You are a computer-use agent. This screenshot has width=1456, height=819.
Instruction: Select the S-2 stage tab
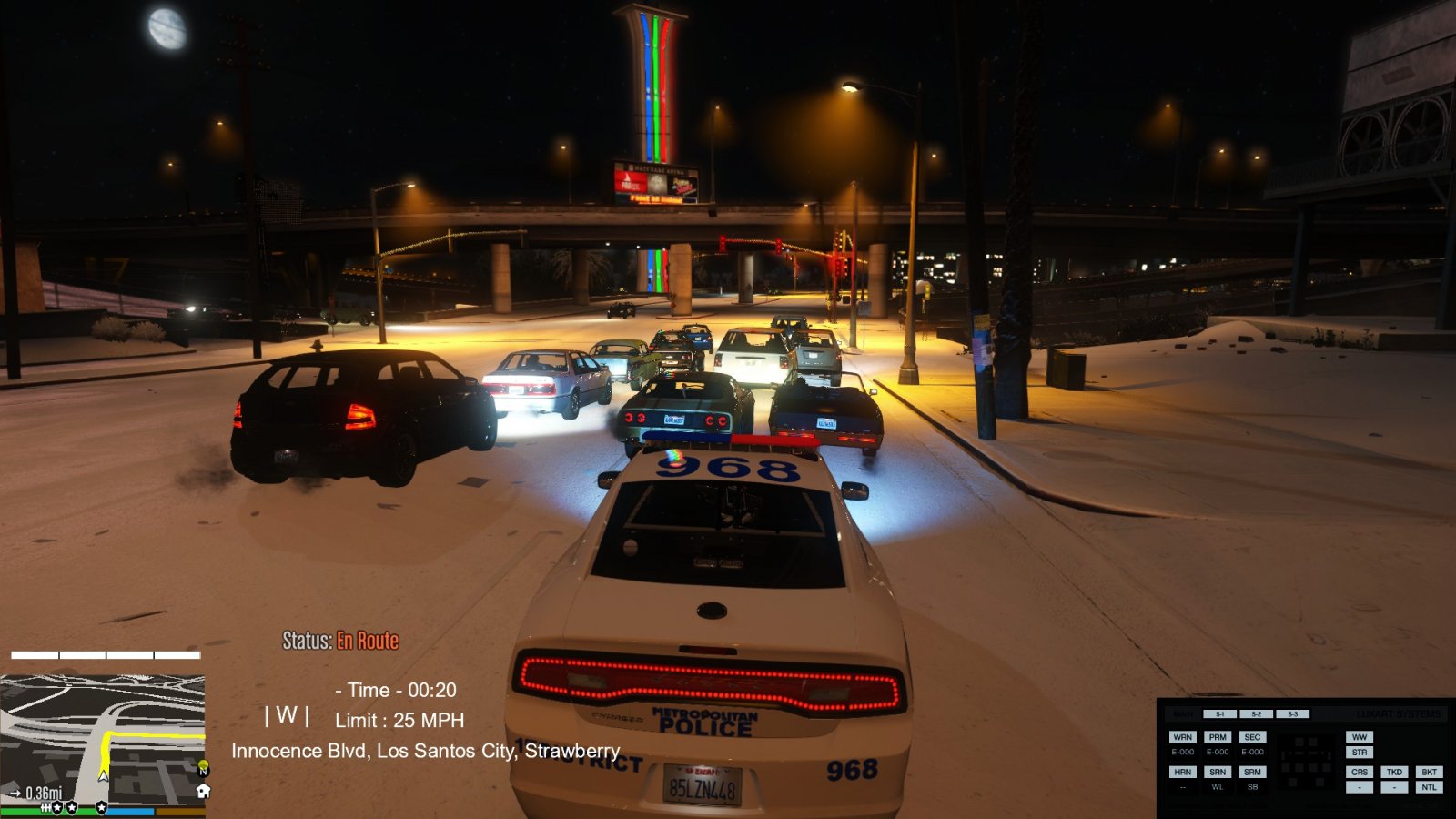click(1256, 714)
